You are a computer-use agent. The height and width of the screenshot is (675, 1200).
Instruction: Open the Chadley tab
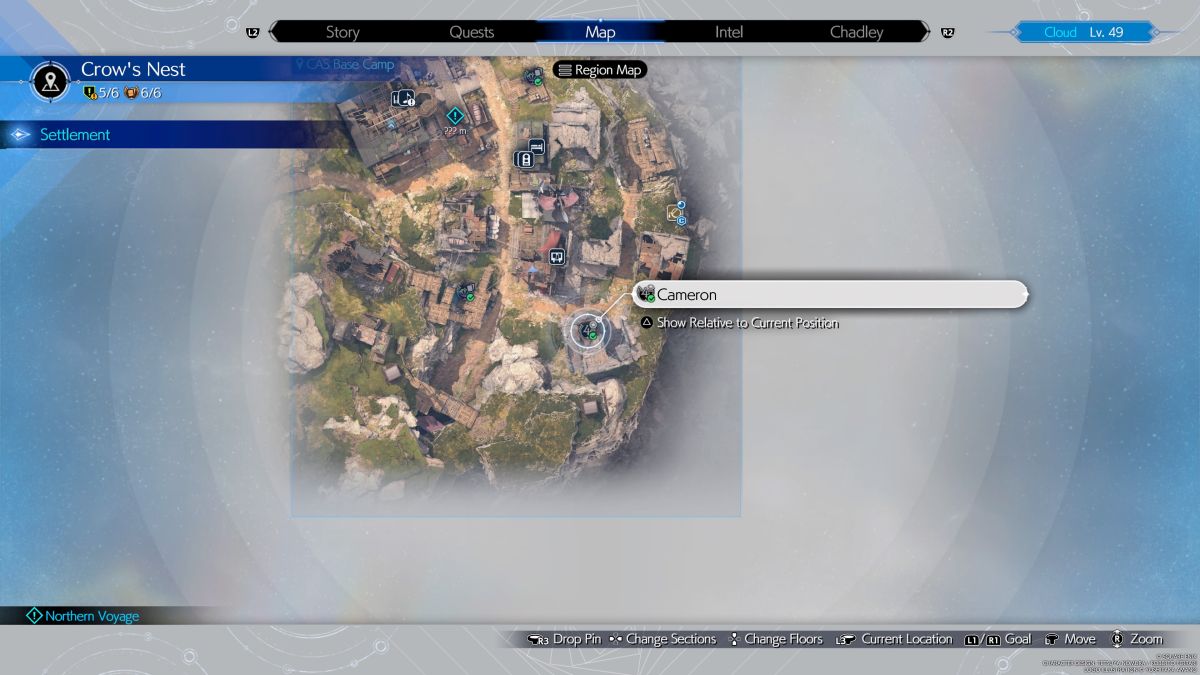click(857, 32)
